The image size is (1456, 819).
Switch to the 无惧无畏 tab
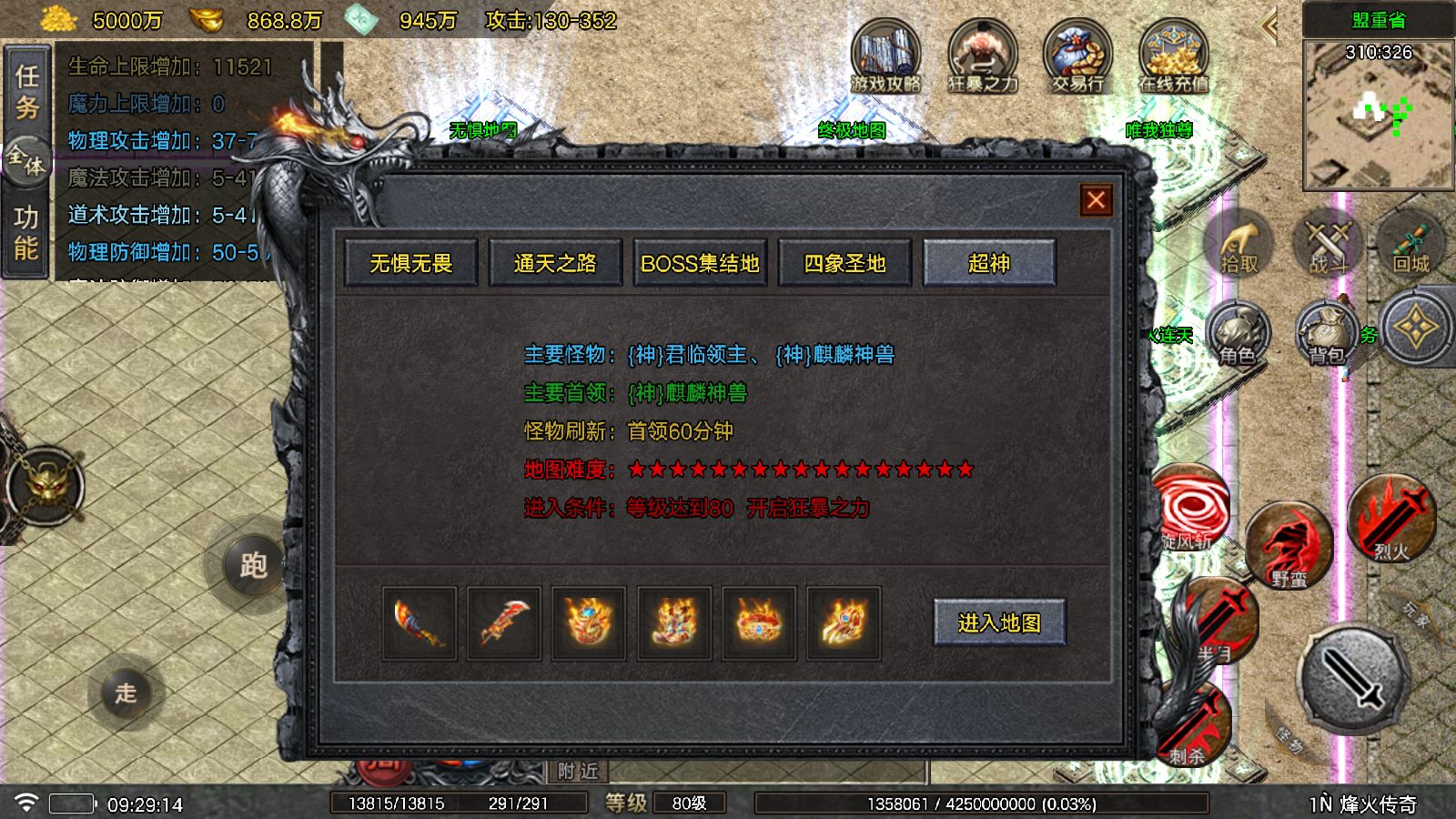(x=411, y=264)
